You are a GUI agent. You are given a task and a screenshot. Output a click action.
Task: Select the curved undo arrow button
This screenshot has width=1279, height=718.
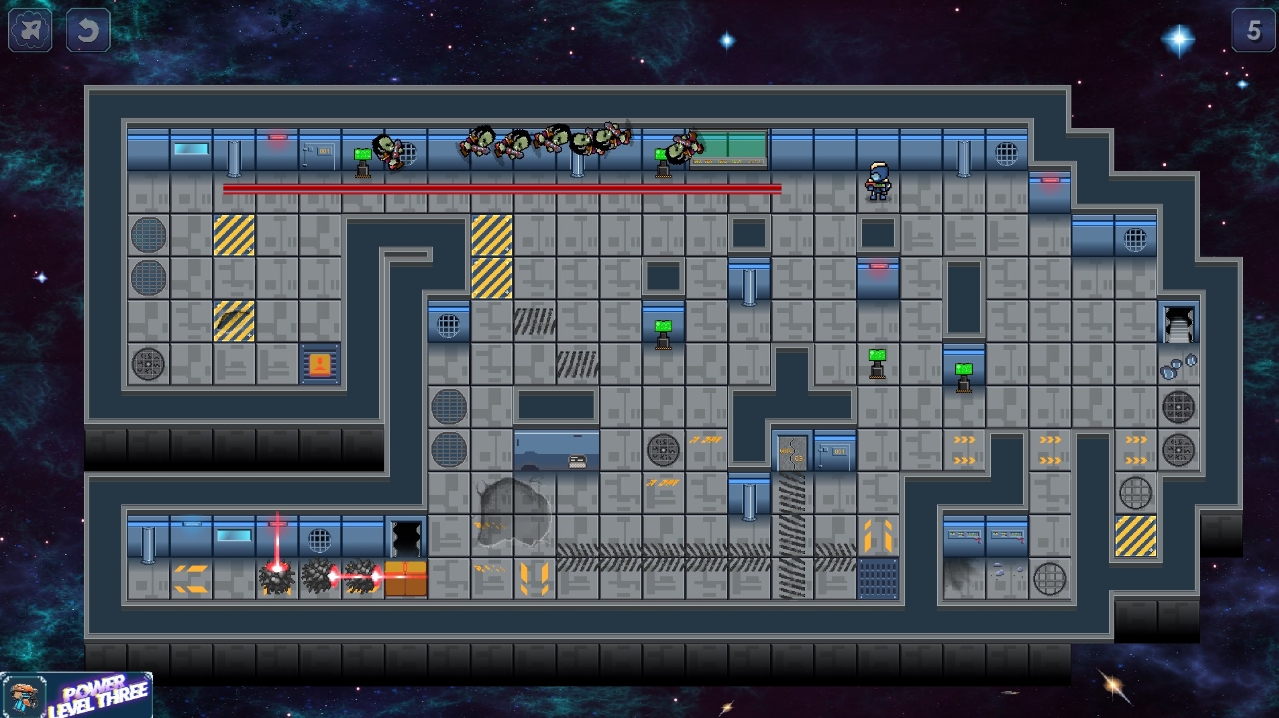click(88, 31)
